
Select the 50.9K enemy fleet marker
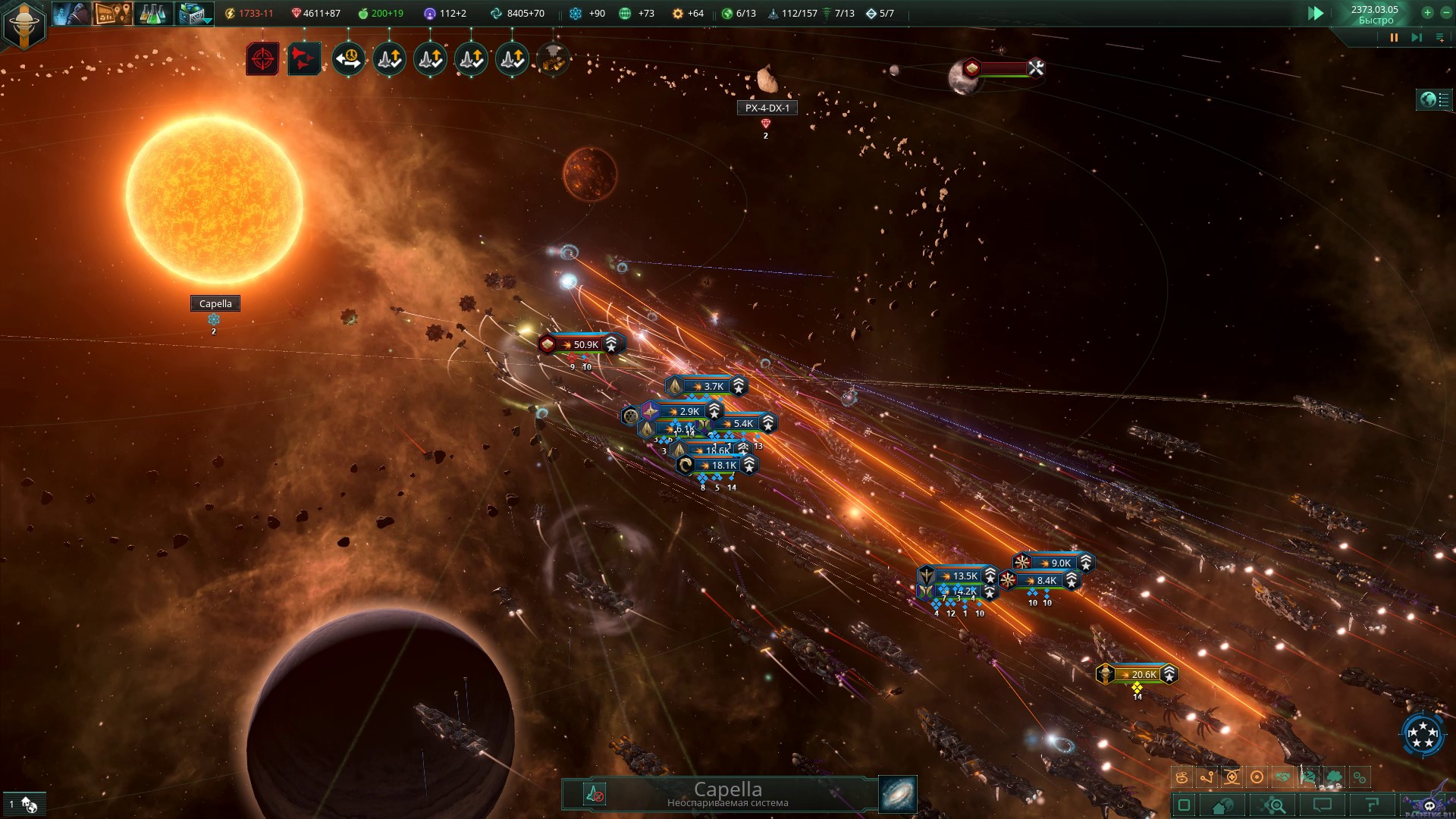tap(582, 344)
